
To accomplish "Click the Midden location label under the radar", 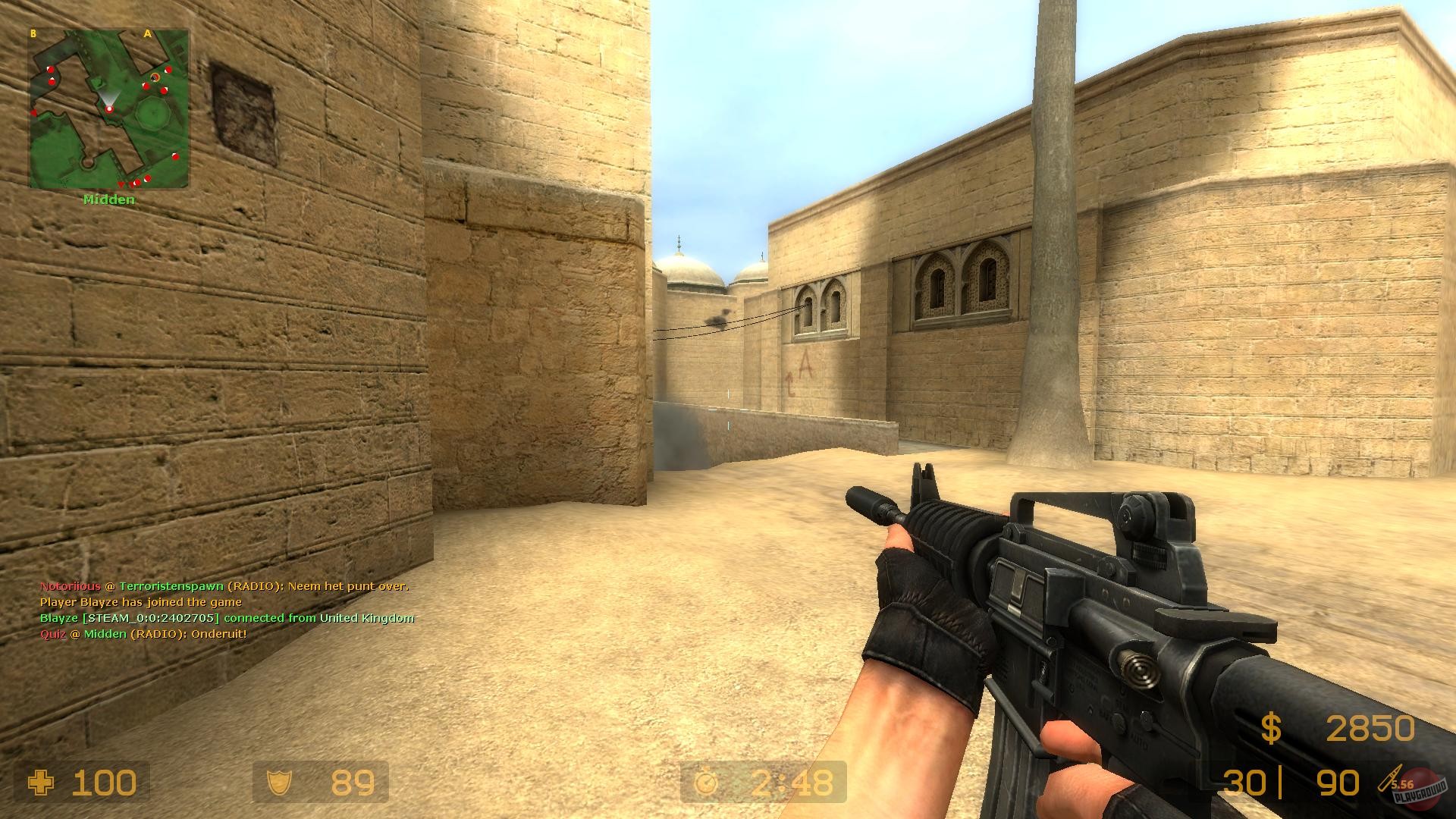I will tap(108, 199).
